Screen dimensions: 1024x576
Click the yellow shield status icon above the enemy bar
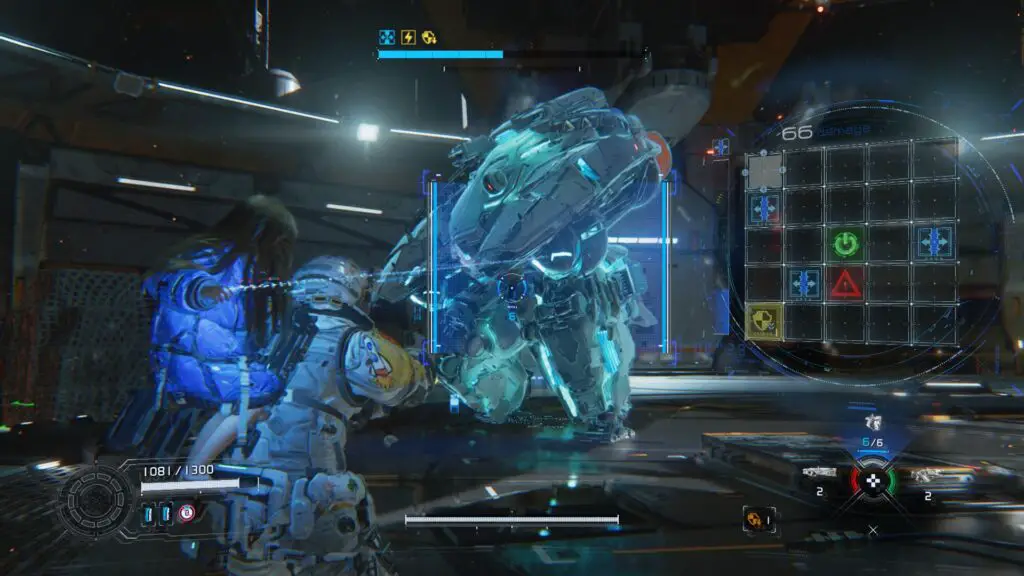[428, 37]
